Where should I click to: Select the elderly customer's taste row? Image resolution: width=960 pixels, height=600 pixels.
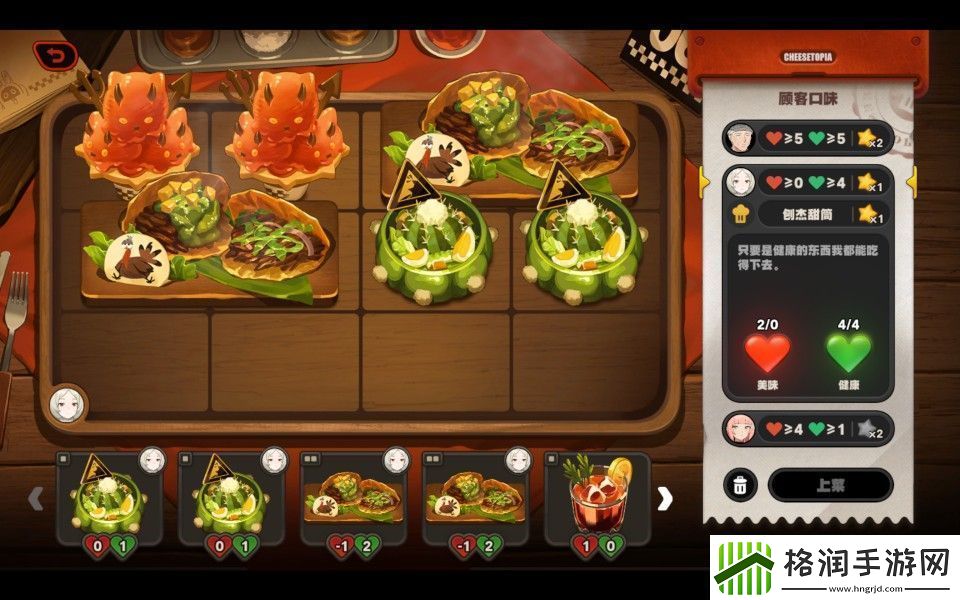[x=807, y=137]
